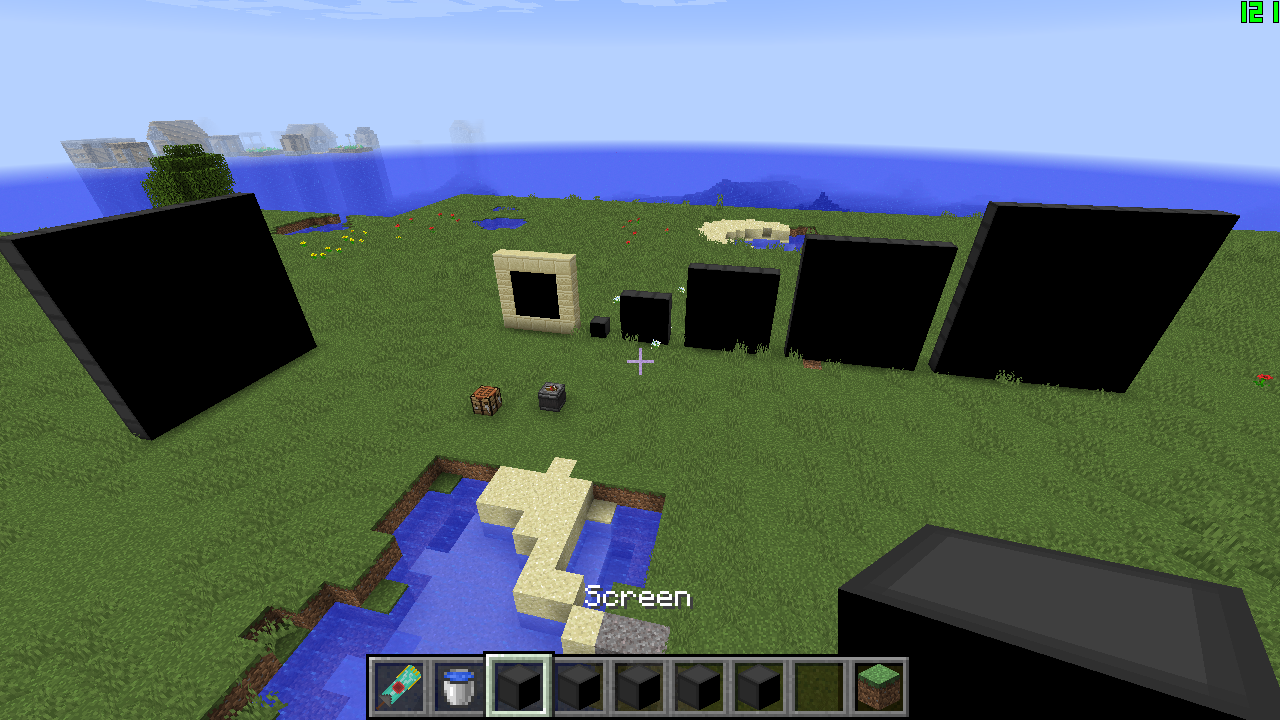Viewport: 1280px width, 720px height.
Task: Choose the grass block hotbar slot
Action: pos(878,687)
